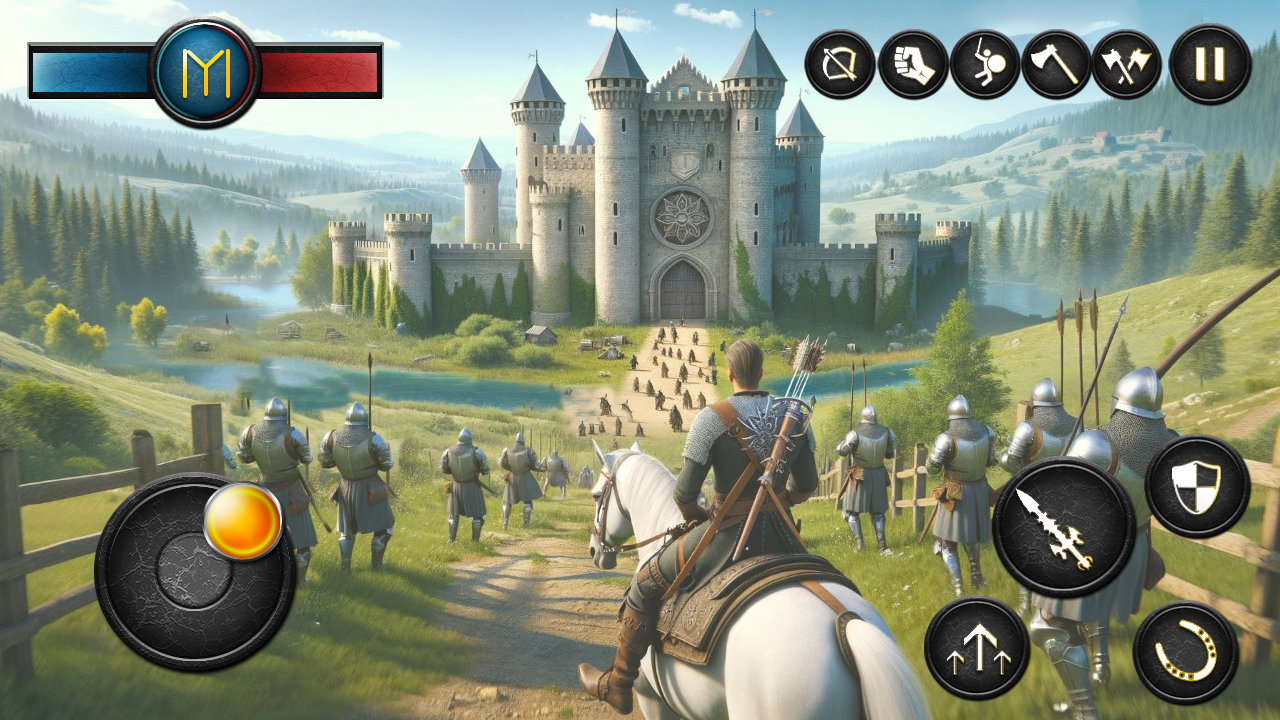
Task: Pause the game
Action: pyautogui.click(x=1210, y=64)
